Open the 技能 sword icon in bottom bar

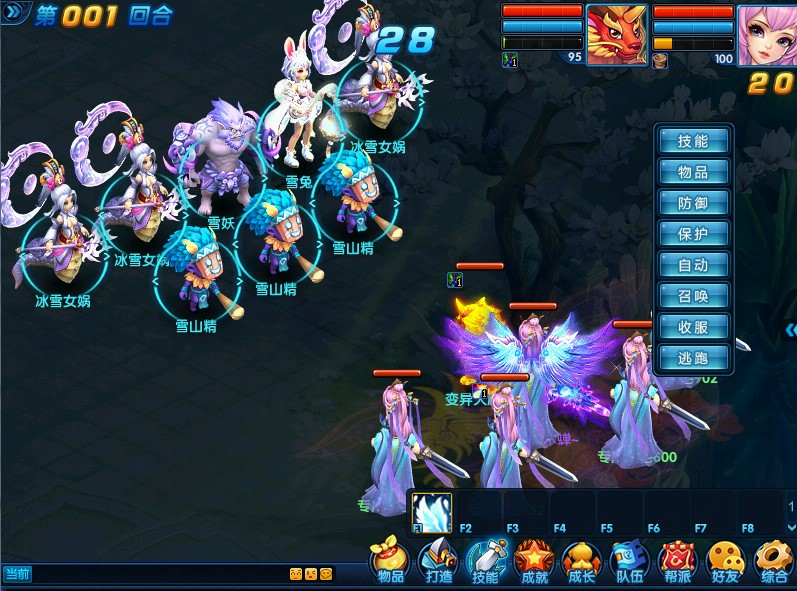(x=486, y=562)
